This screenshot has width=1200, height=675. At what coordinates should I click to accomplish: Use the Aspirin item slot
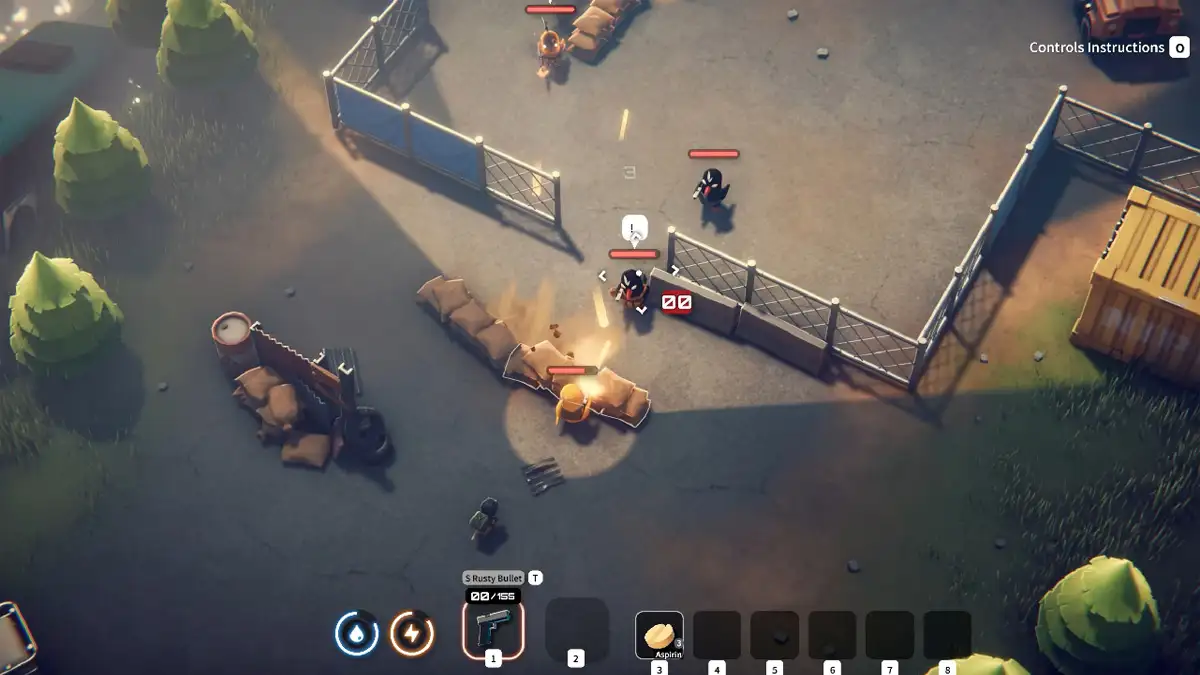click(659, 635)
